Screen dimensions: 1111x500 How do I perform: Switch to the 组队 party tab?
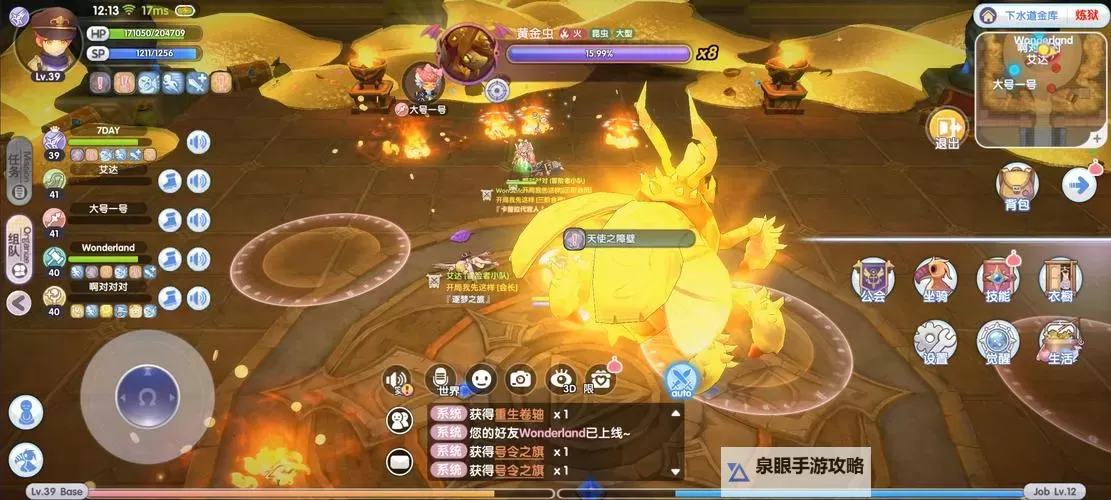17,246
